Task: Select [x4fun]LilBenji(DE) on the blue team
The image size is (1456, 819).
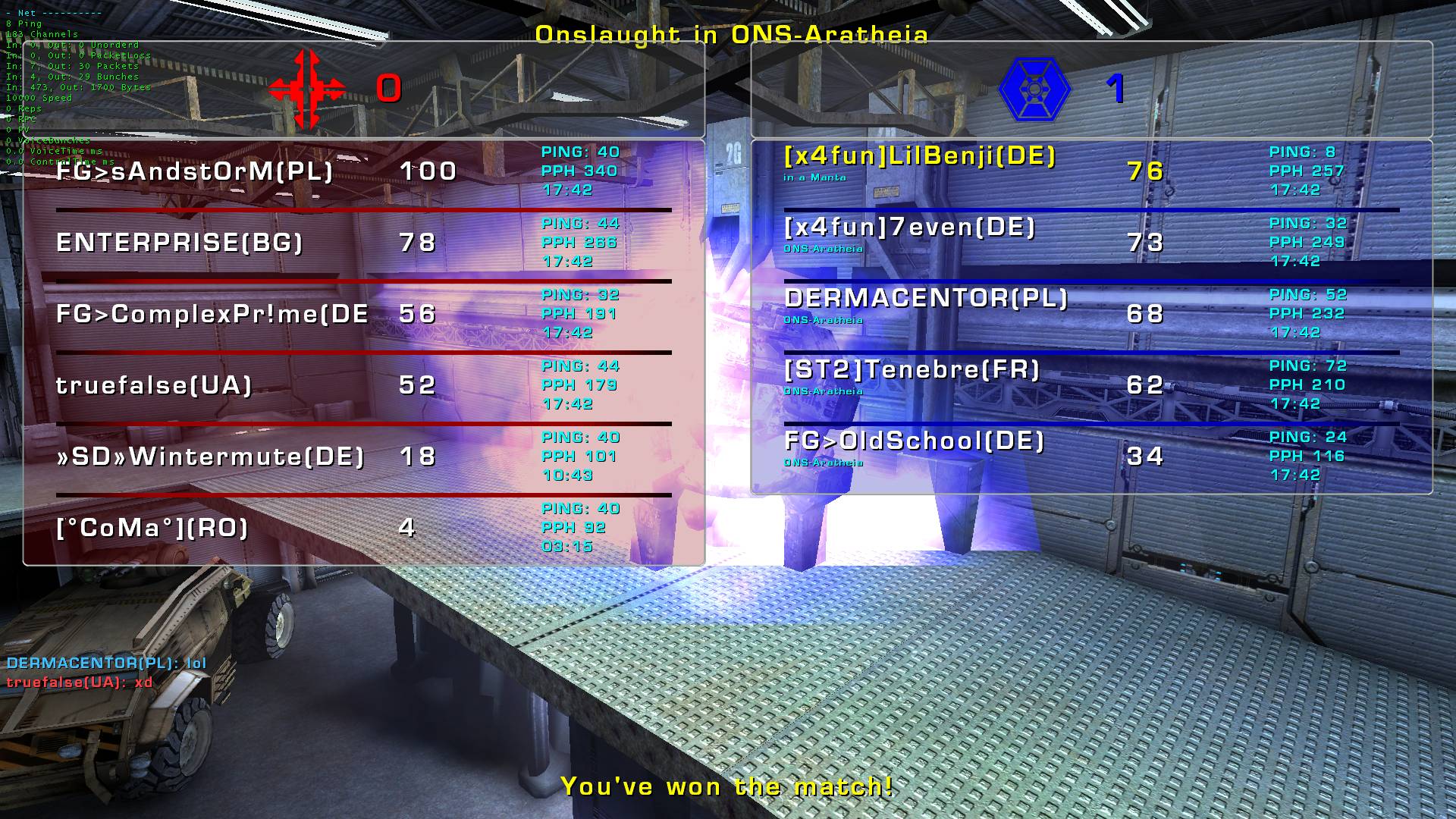Action: [919, 156]
